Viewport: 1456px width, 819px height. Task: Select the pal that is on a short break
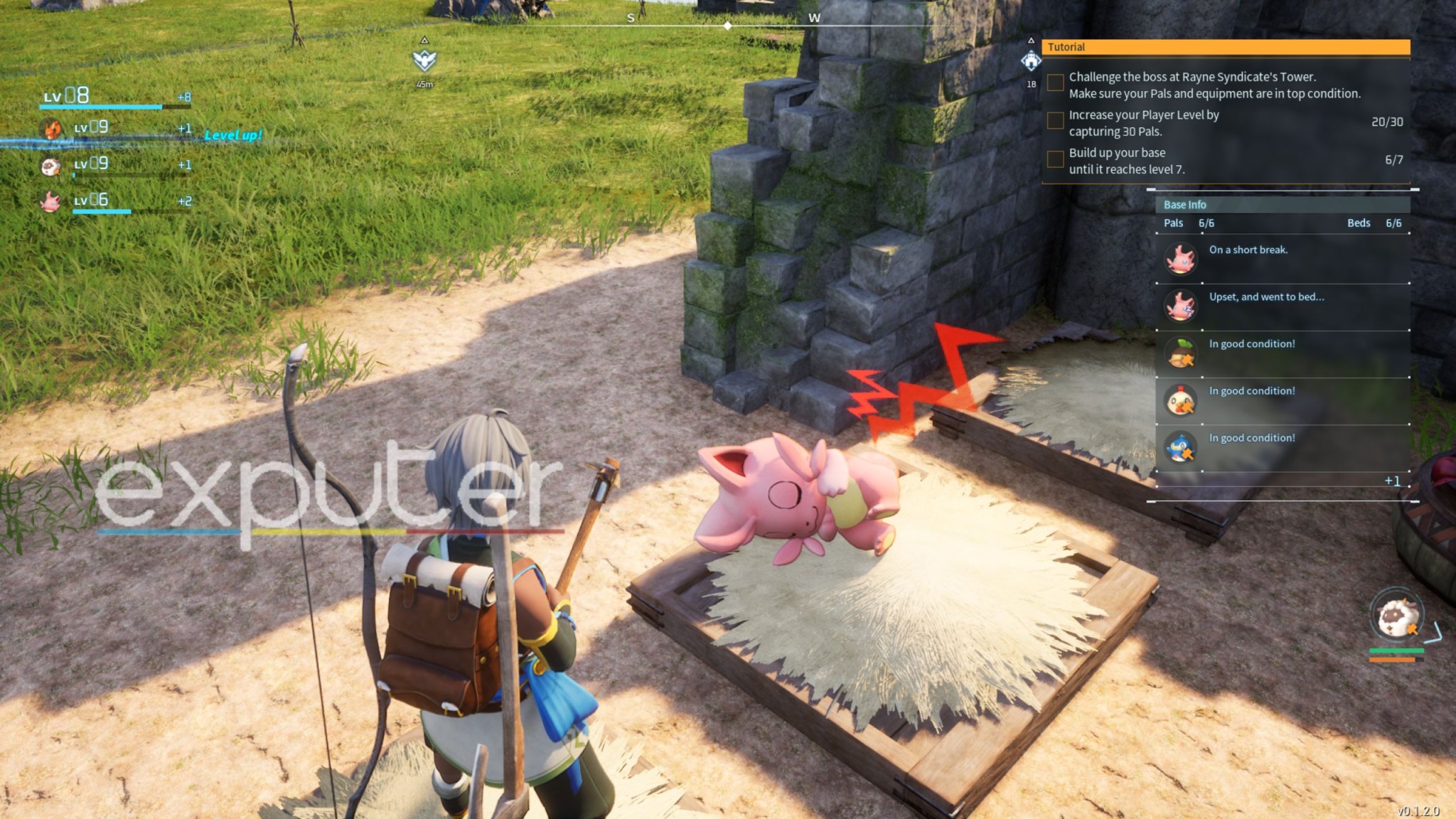click(x=1180, y=259)
